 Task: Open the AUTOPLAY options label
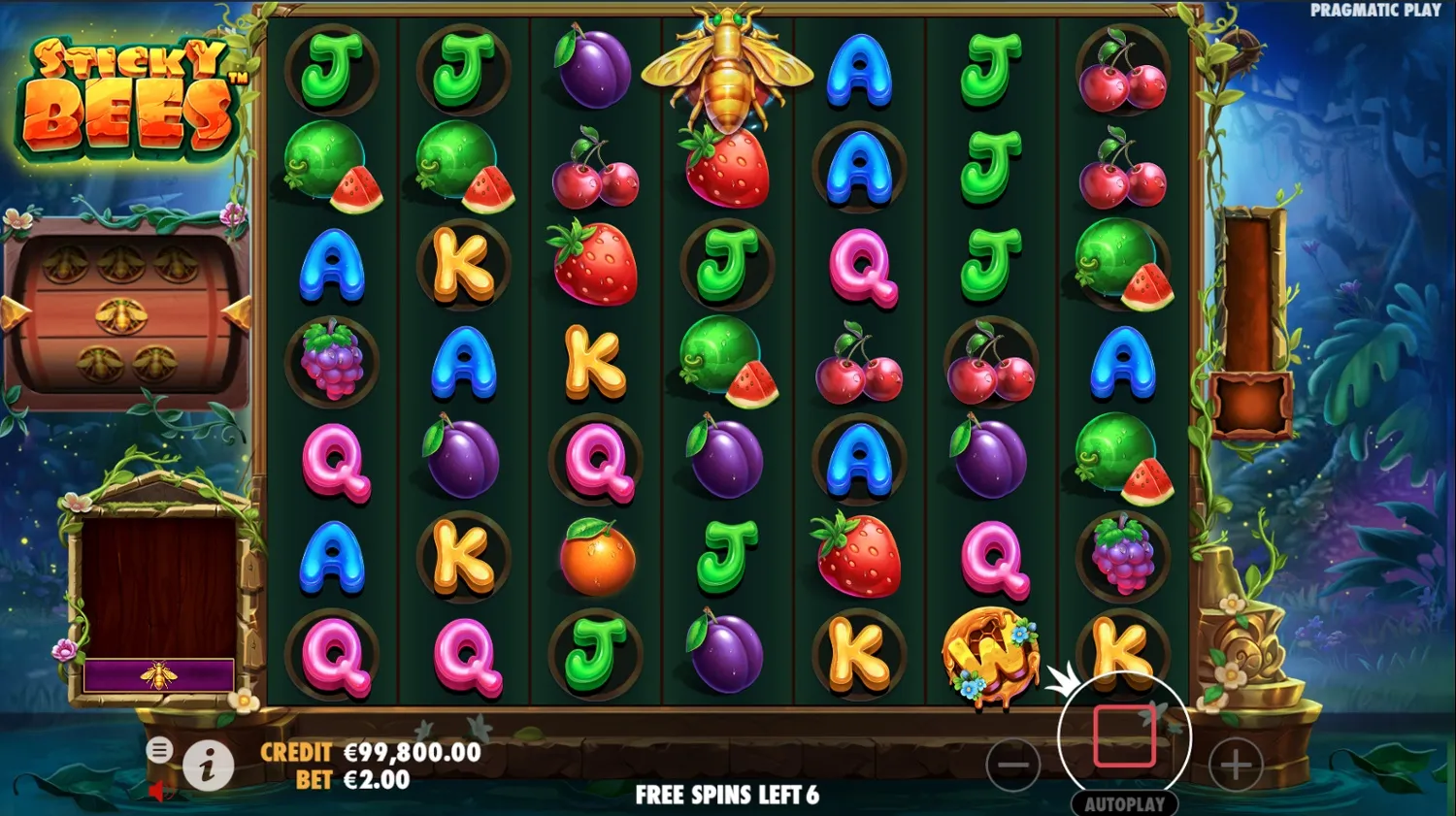point(1126,804)
